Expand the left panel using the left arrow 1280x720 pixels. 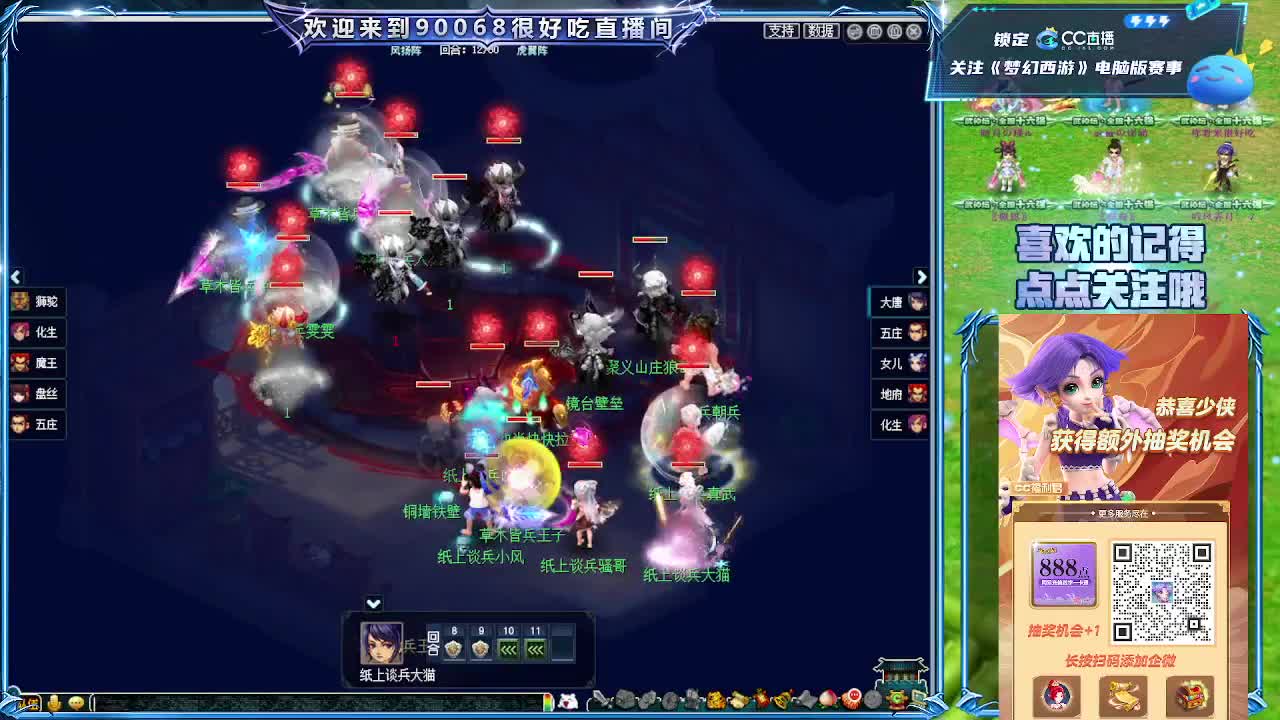15,276
